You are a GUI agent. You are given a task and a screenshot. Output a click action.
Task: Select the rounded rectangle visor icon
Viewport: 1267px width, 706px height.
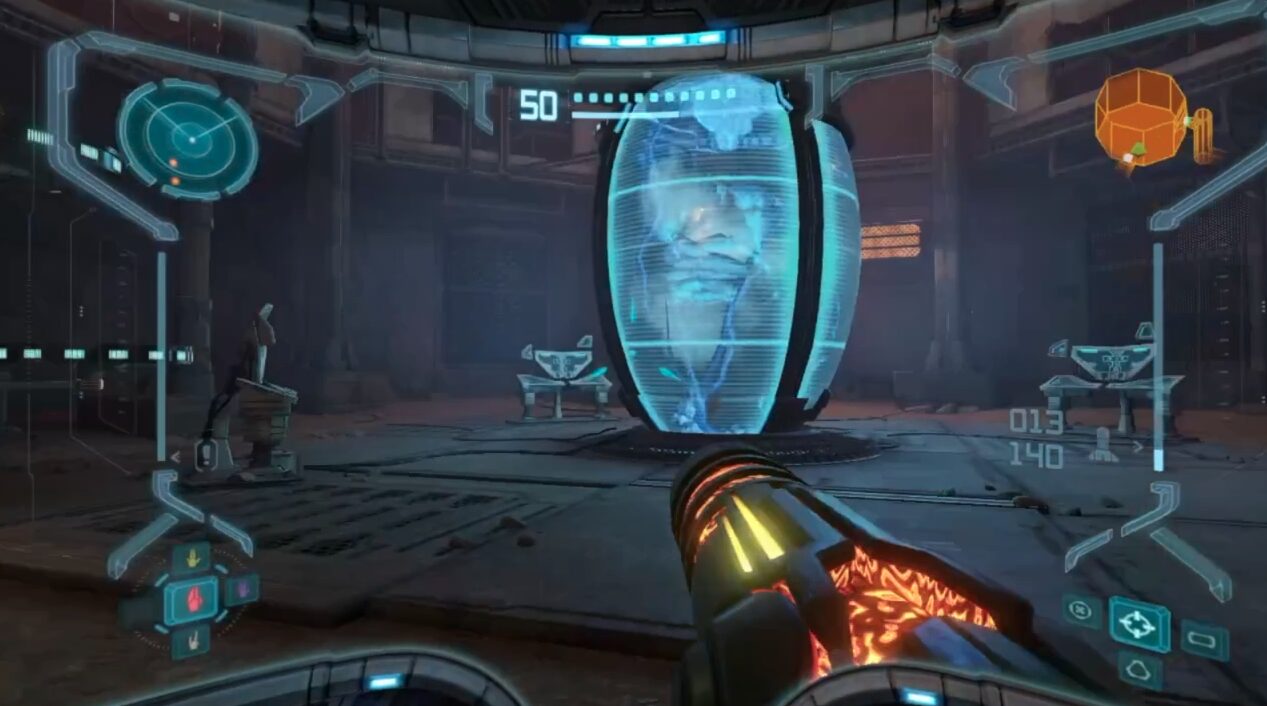click(1204, 639)
